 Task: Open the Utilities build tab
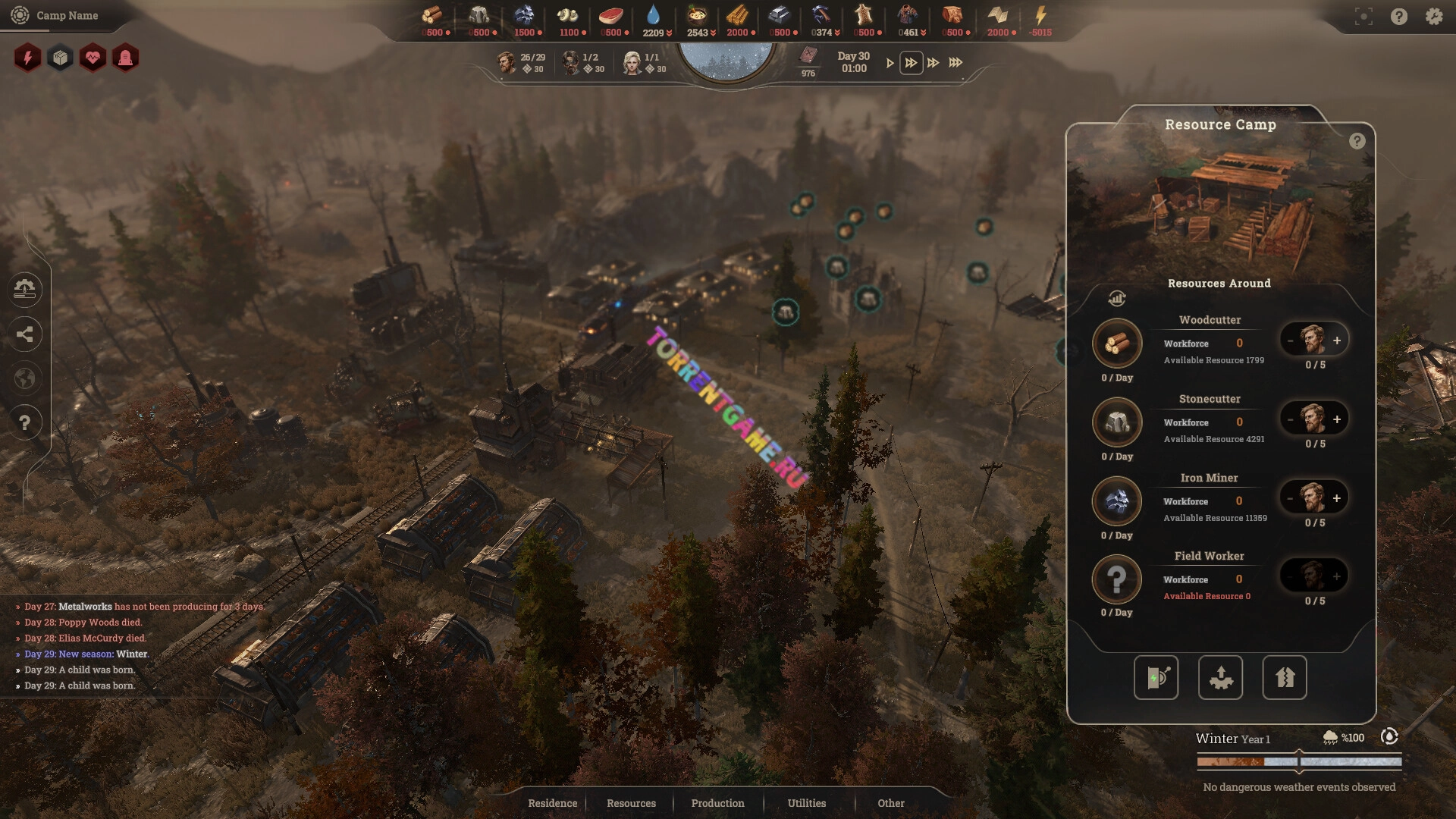pyautogui.click(x=806, y=803)
